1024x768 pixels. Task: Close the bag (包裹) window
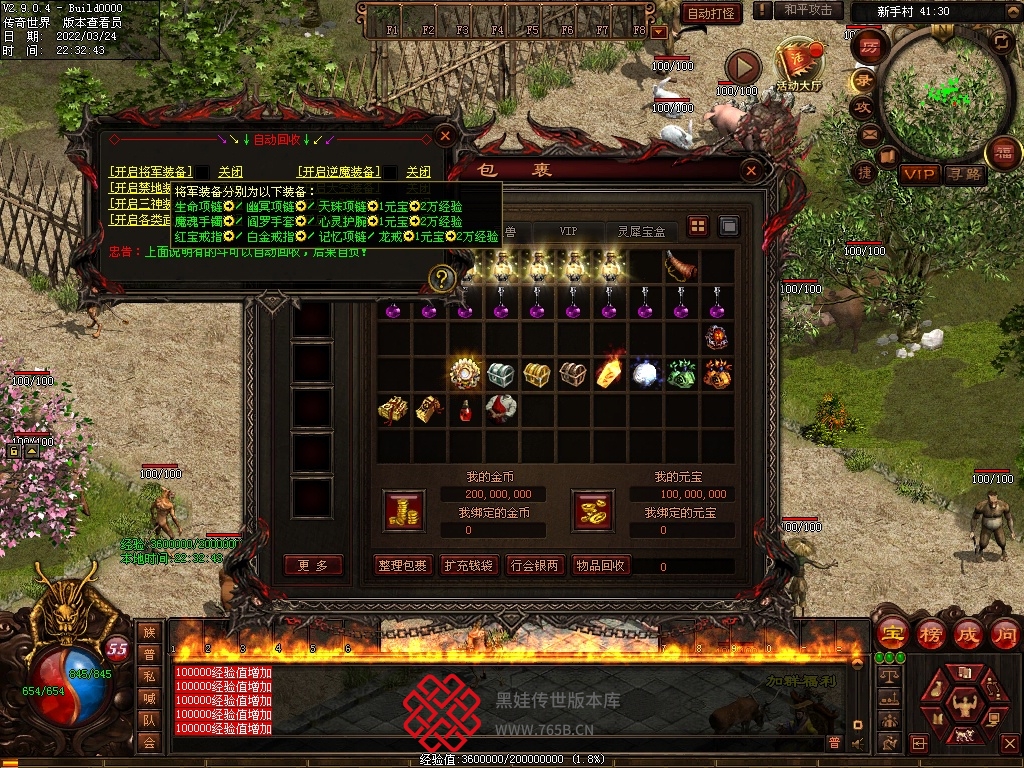tap(751, 171)
